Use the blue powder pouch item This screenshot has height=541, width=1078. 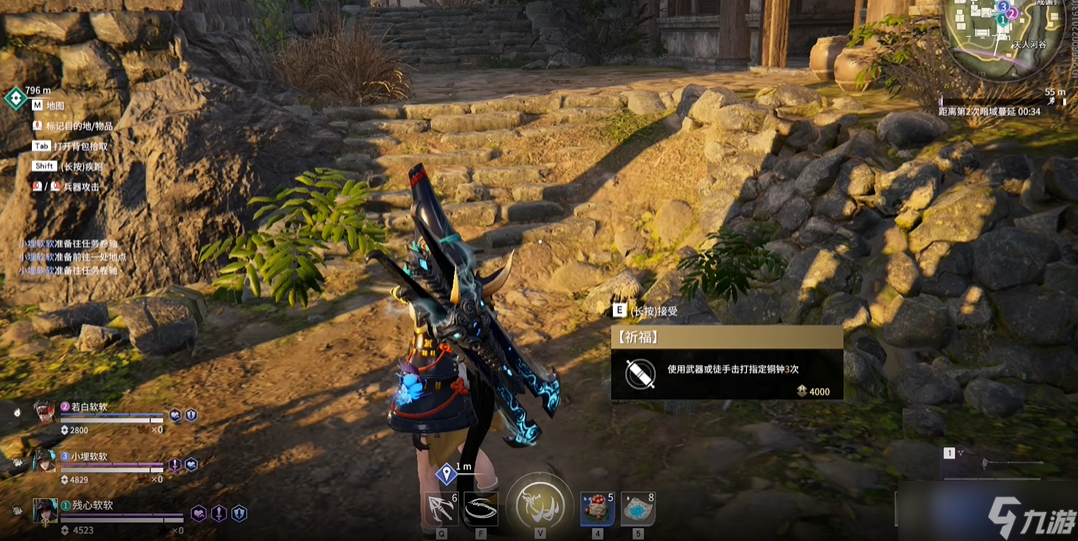pyautogui.click(x=637, y=509)
